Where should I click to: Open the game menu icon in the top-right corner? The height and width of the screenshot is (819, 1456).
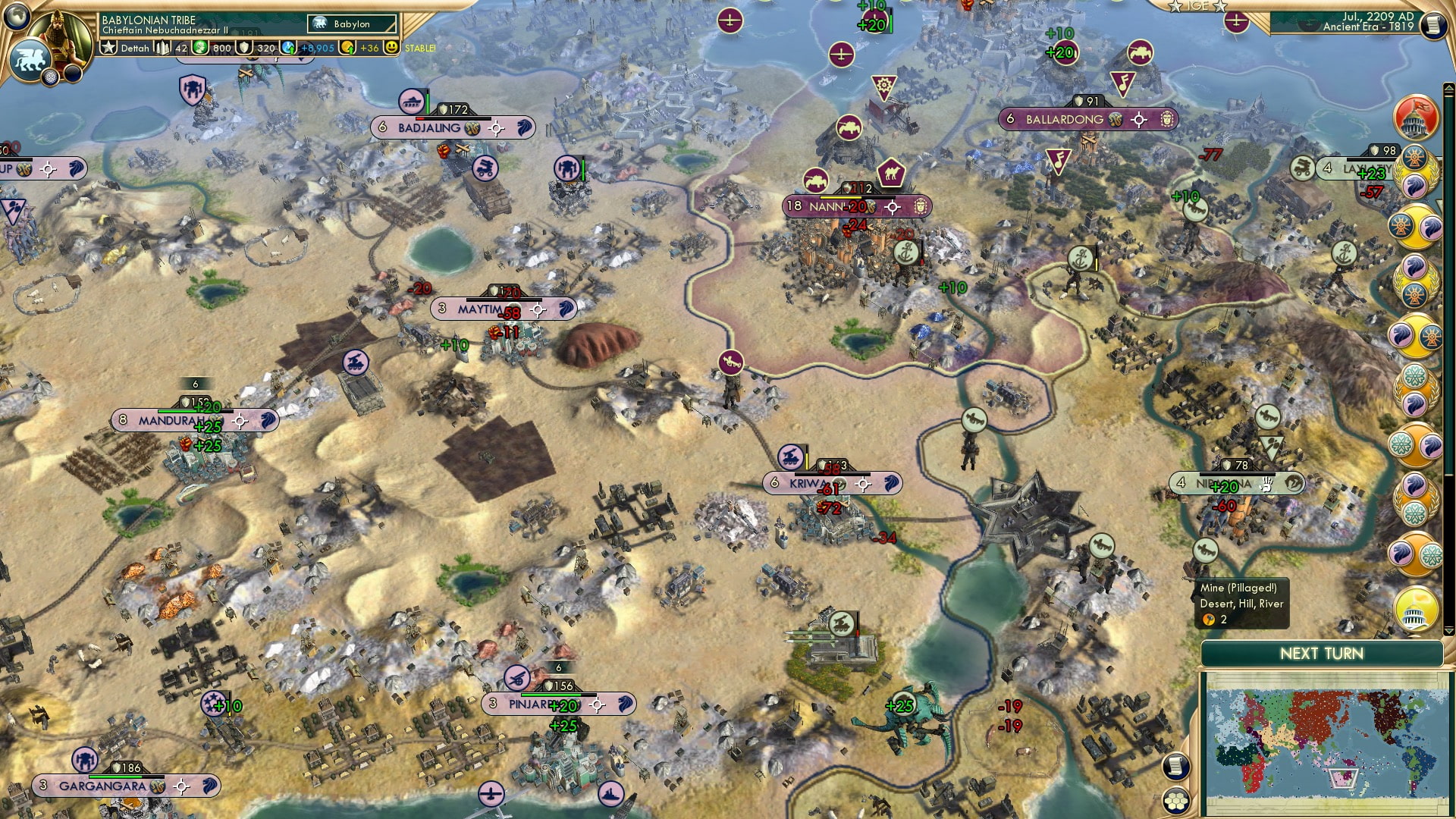1432,24
